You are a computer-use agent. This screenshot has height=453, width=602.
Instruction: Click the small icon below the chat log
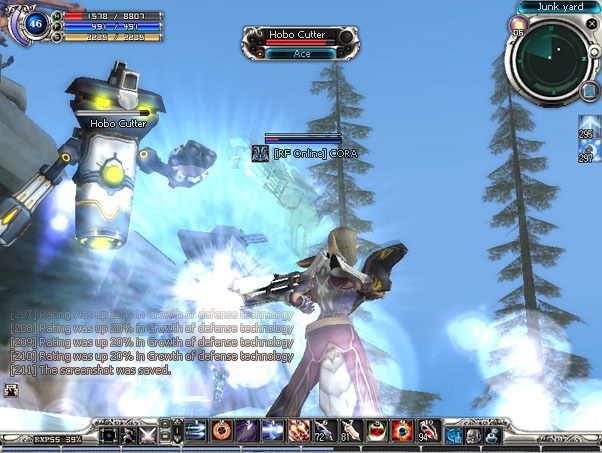[x=10, y=390]
